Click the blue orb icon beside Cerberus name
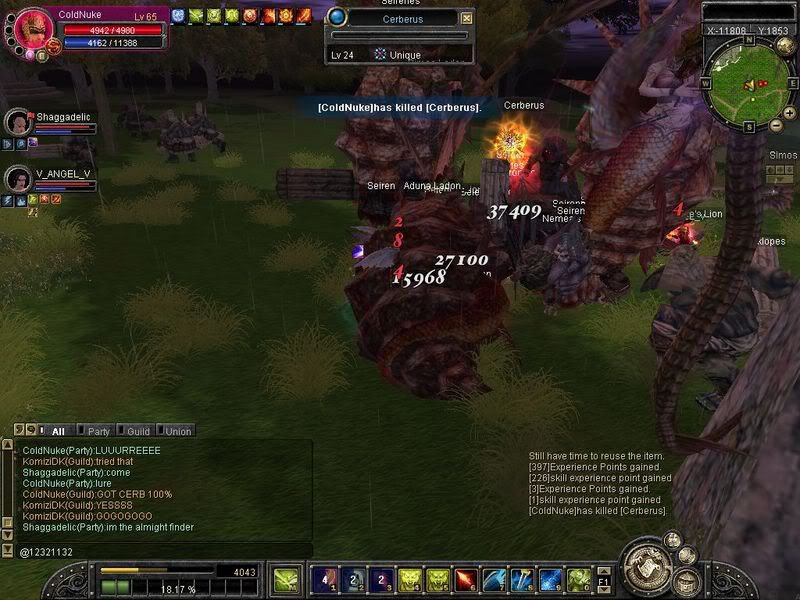The height and width of the screenshot is (600, 800). 337,17
